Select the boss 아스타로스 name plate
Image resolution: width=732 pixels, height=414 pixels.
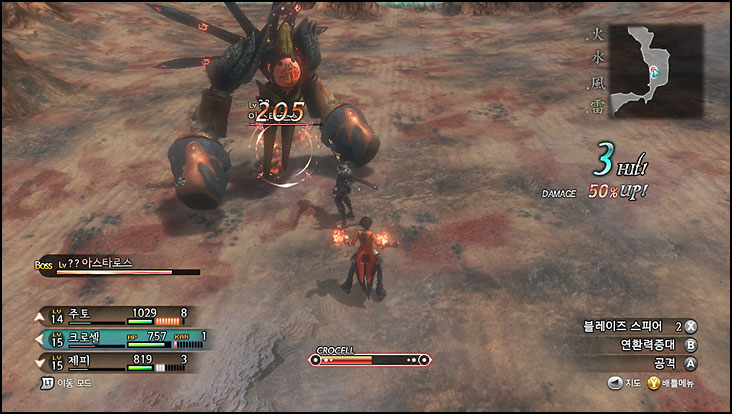98,263
